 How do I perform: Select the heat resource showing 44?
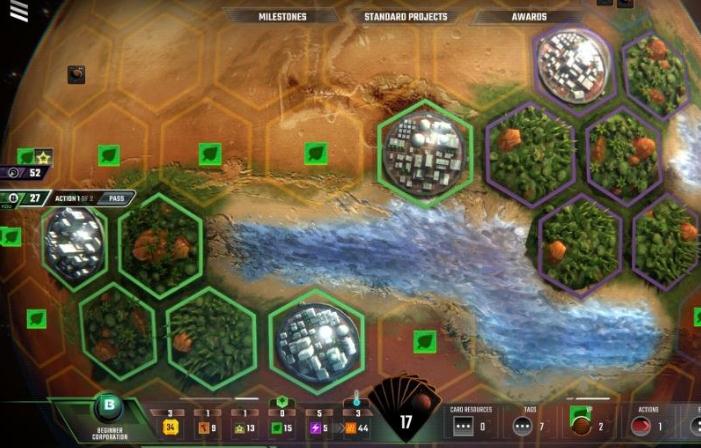357,427
